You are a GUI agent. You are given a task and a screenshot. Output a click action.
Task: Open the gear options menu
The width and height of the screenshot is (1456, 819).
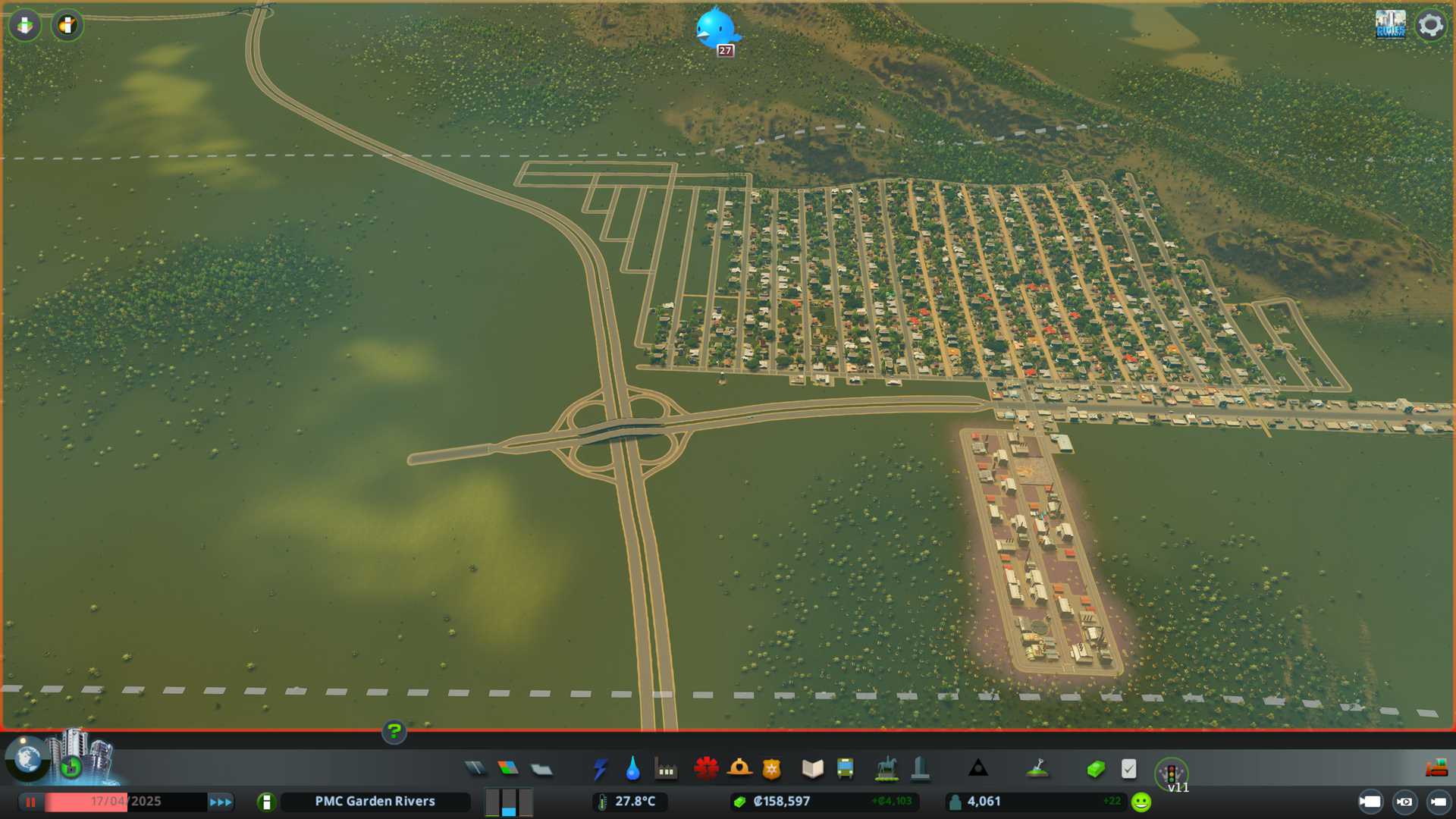[x=1430, y=25]
